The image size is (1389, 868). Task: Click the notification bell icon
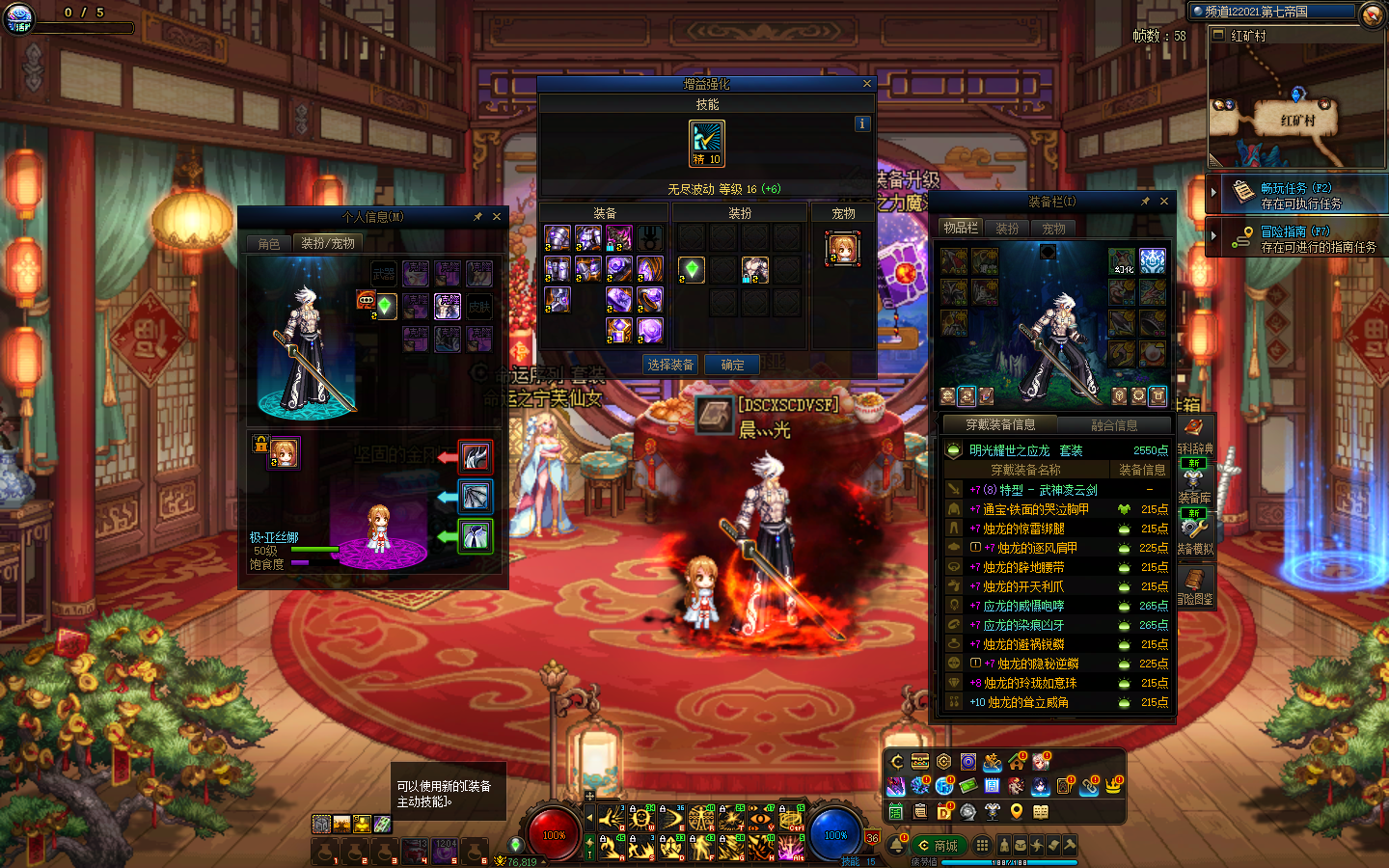(x=899, y=844)
